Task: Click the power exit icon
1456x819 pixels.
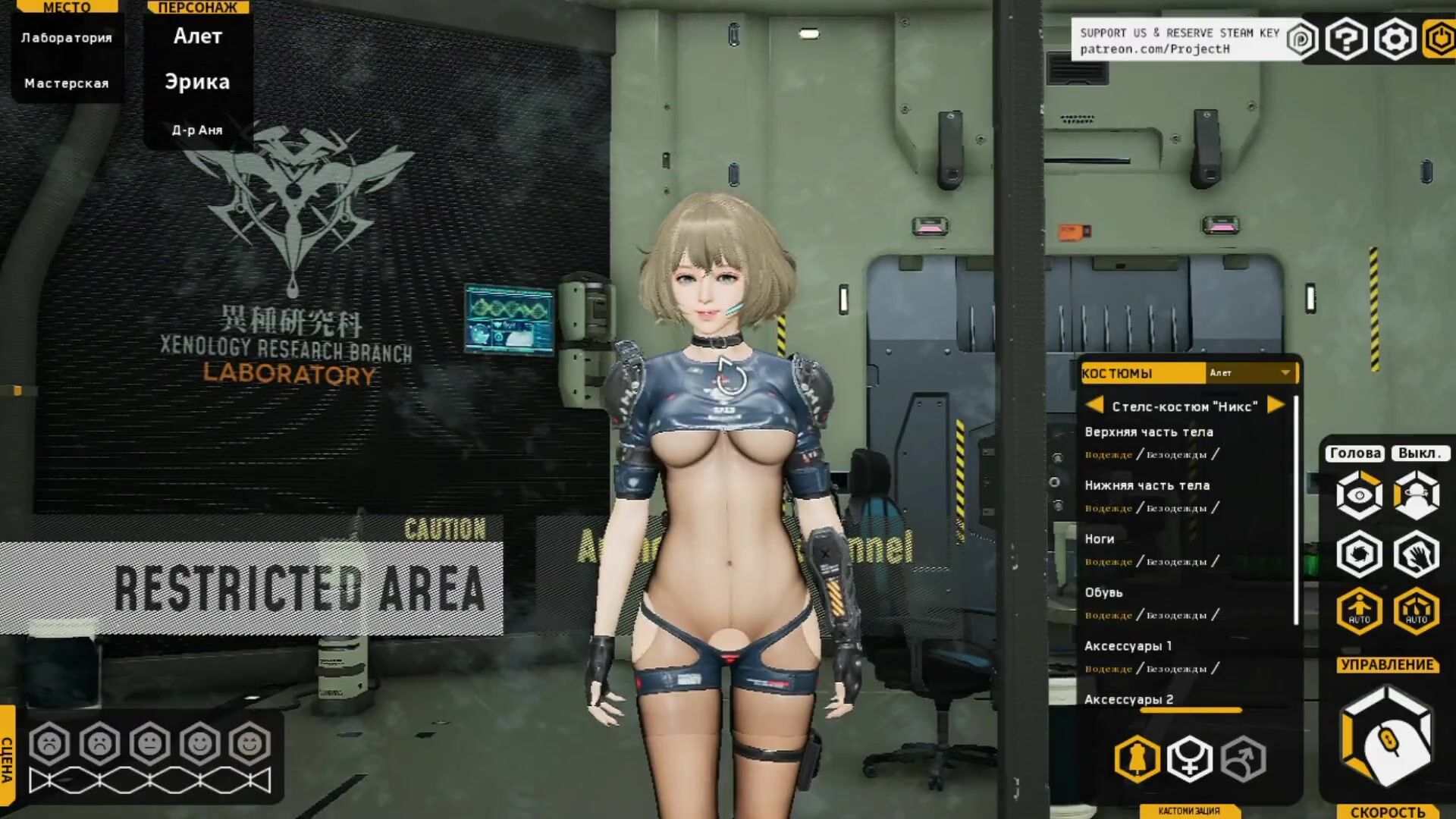Action: pyautogui.click(x=1440, y=39)
